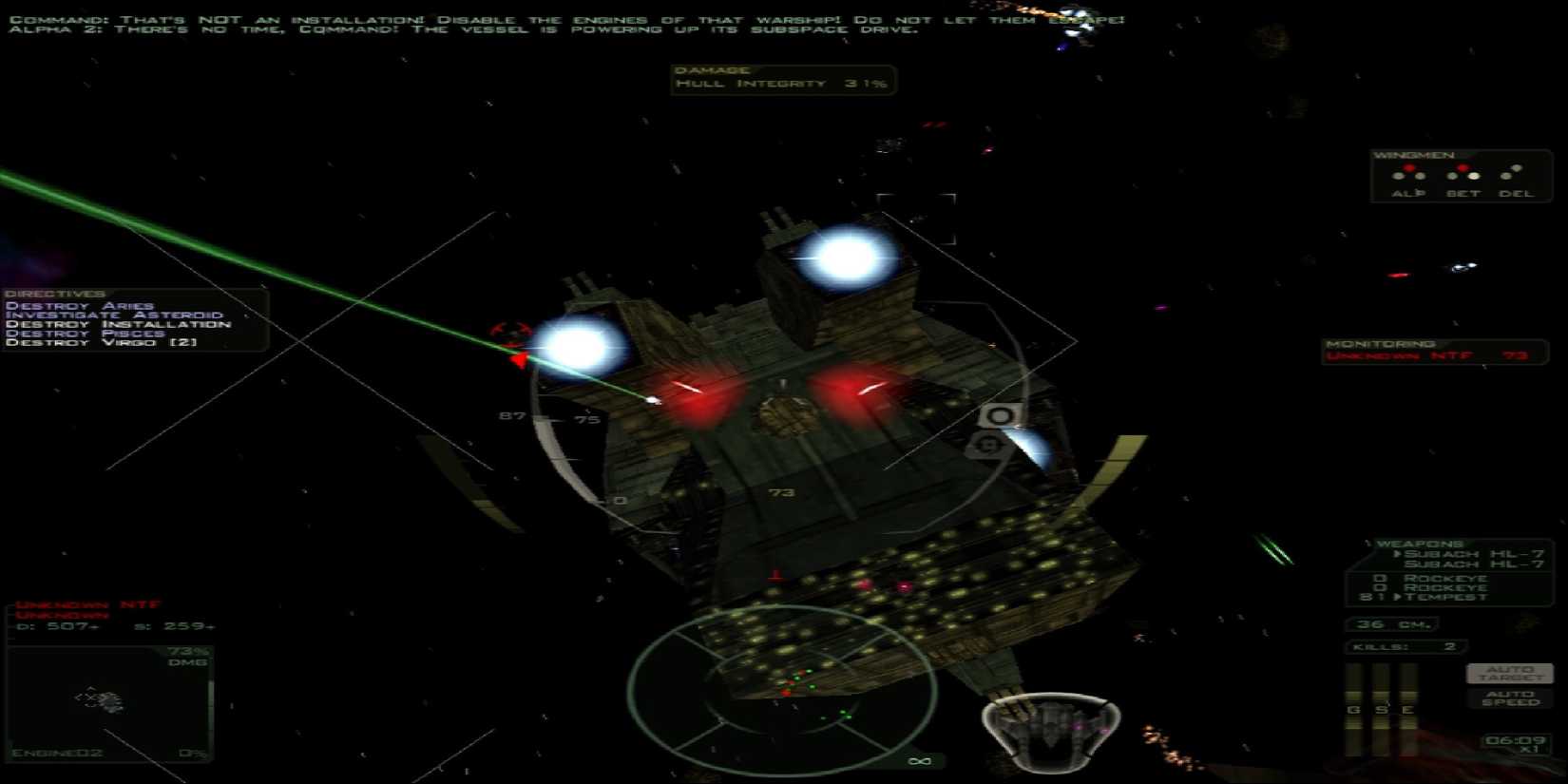The height and width of the screenshot is (784, 1568).
Task: Expand the Wingmen panel header
Action: tap(1416, 154)
